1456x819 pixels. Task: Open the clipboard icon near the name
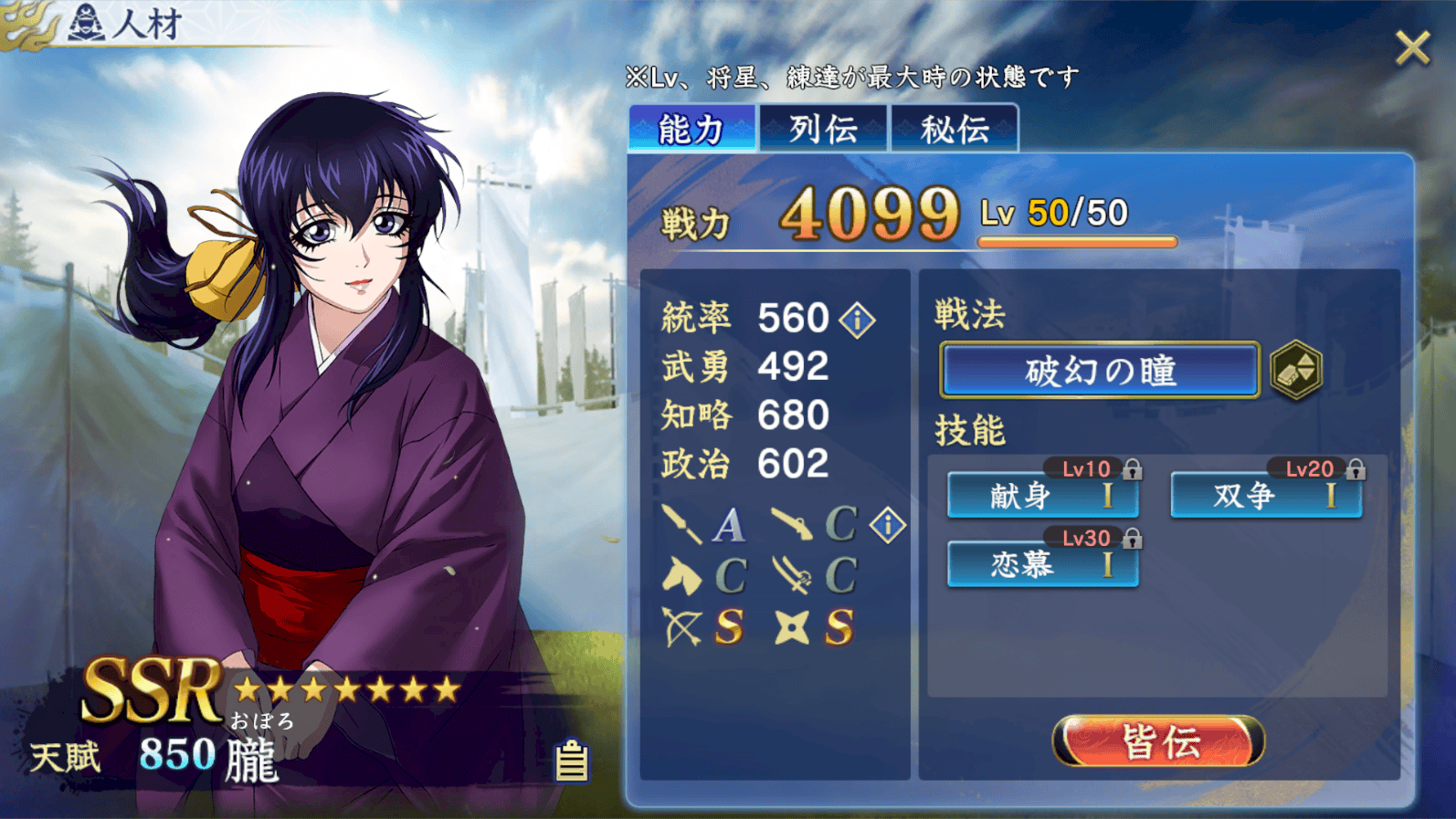coord(572,761)
